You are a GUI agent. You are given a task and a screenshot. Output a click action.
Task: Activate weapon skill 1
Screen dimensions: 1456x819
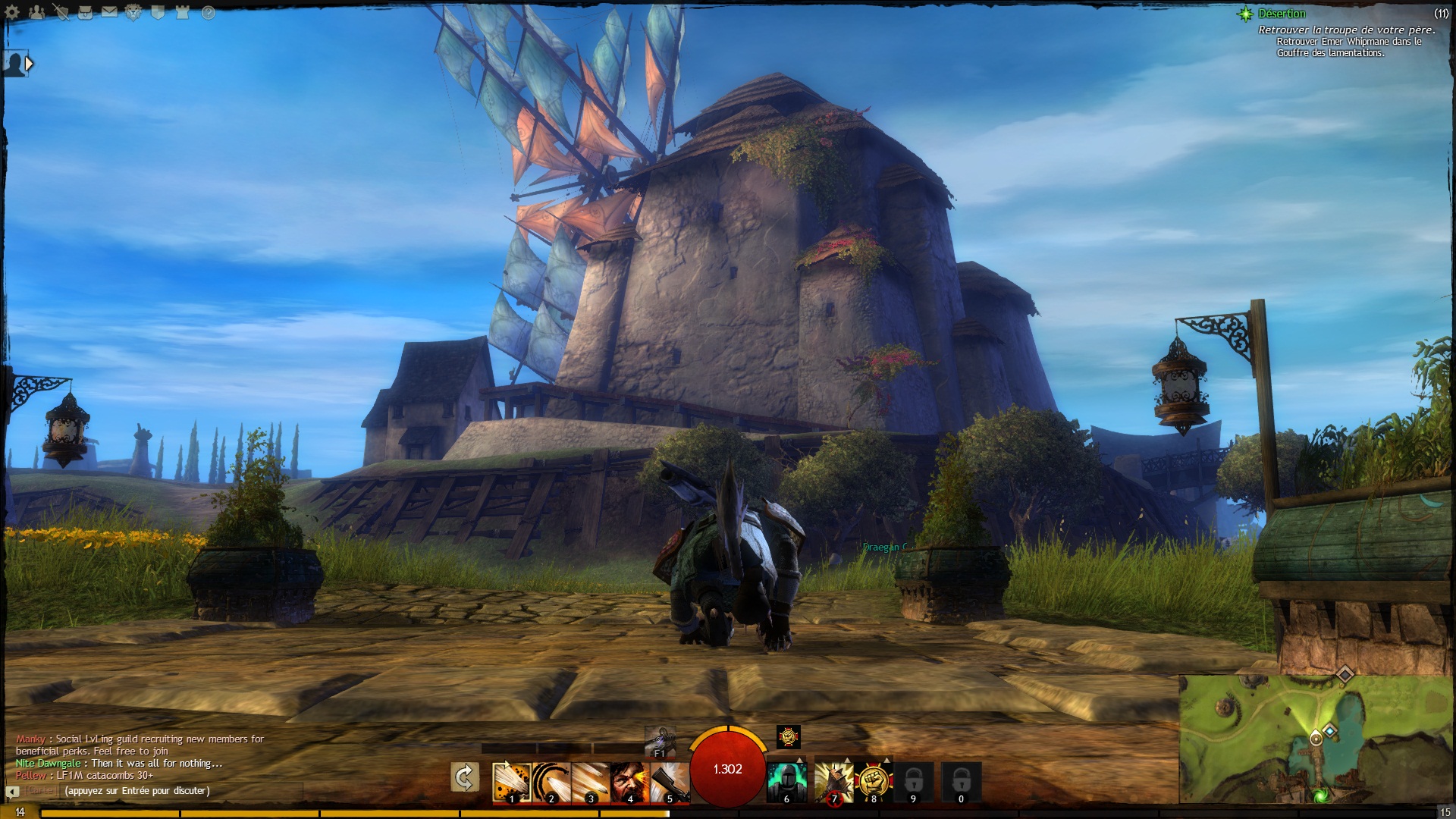(510, 782)
